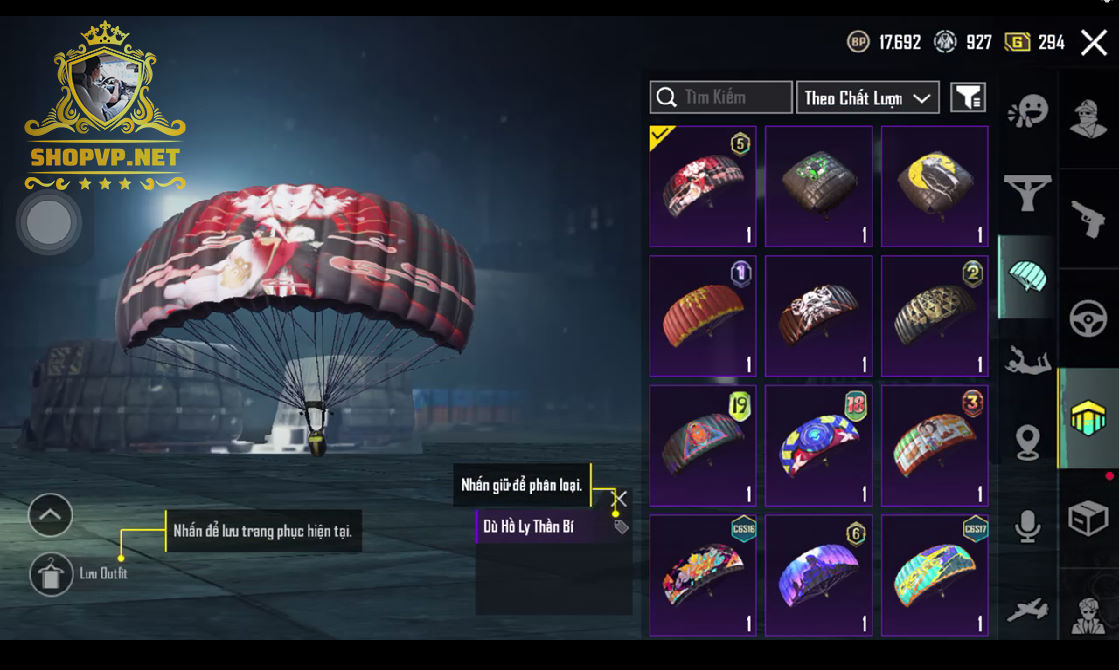This screenshot has width=1119, height=670.
Task: Select the purple iridescent parachute marked 6
Action: point(818,576)
